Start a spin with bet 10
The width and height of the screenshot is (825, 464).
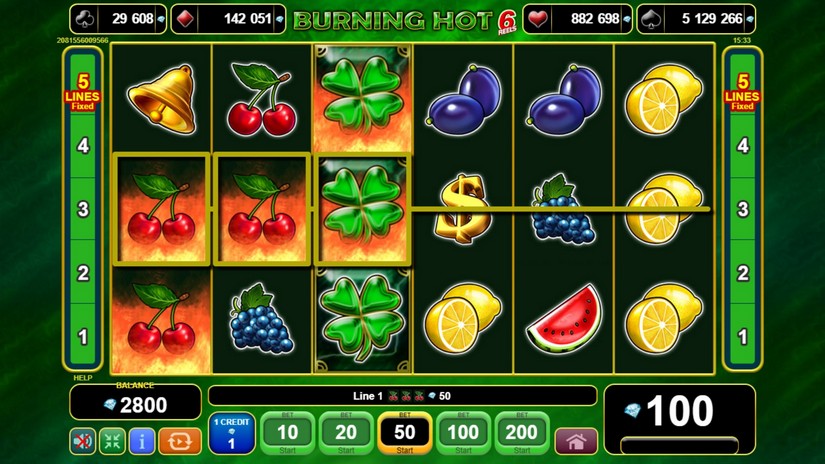tap(288, 433)
